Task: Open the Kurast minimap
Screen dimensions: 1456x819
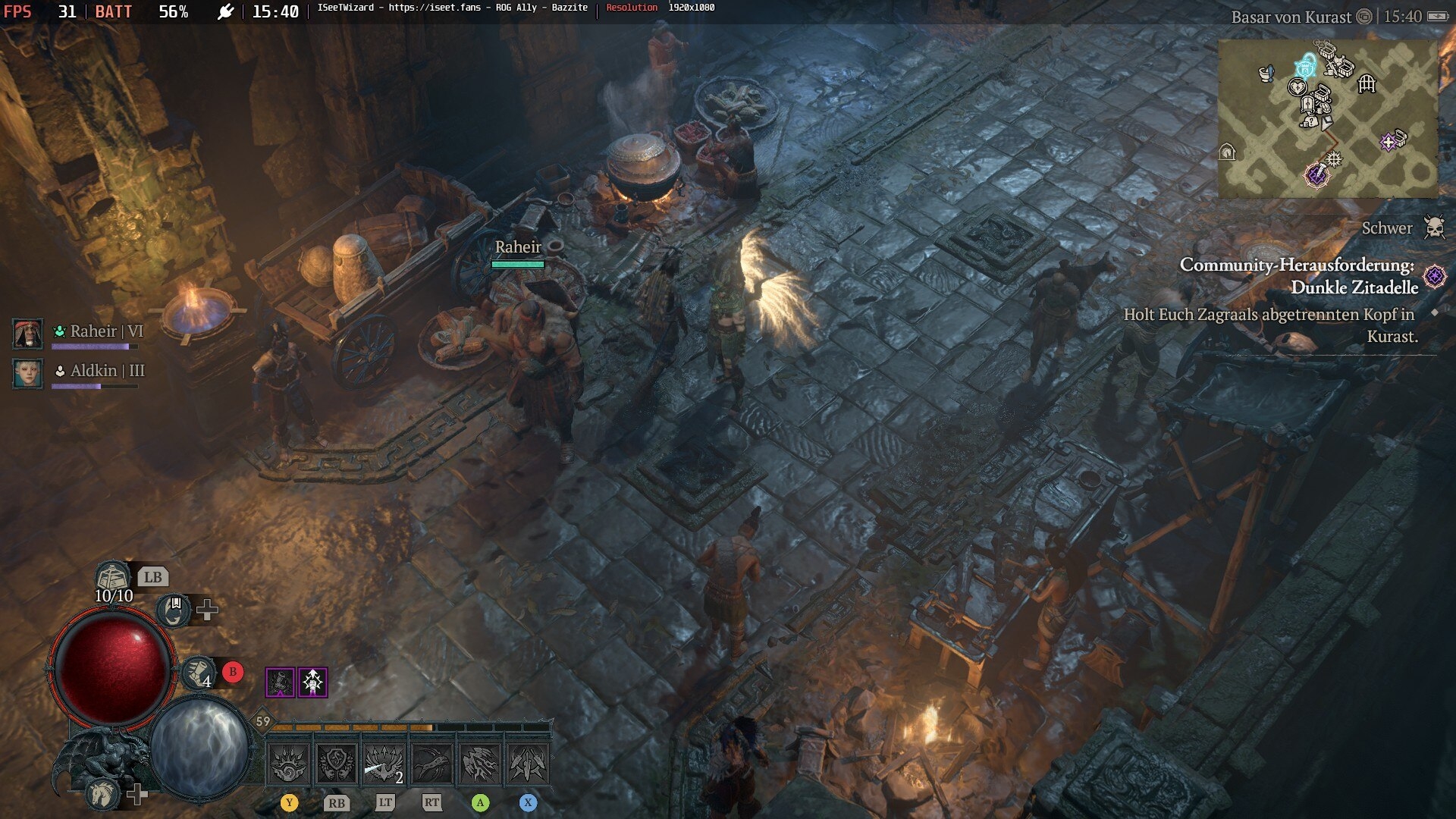Action: pyautogui.click(x=1327, y=118)
